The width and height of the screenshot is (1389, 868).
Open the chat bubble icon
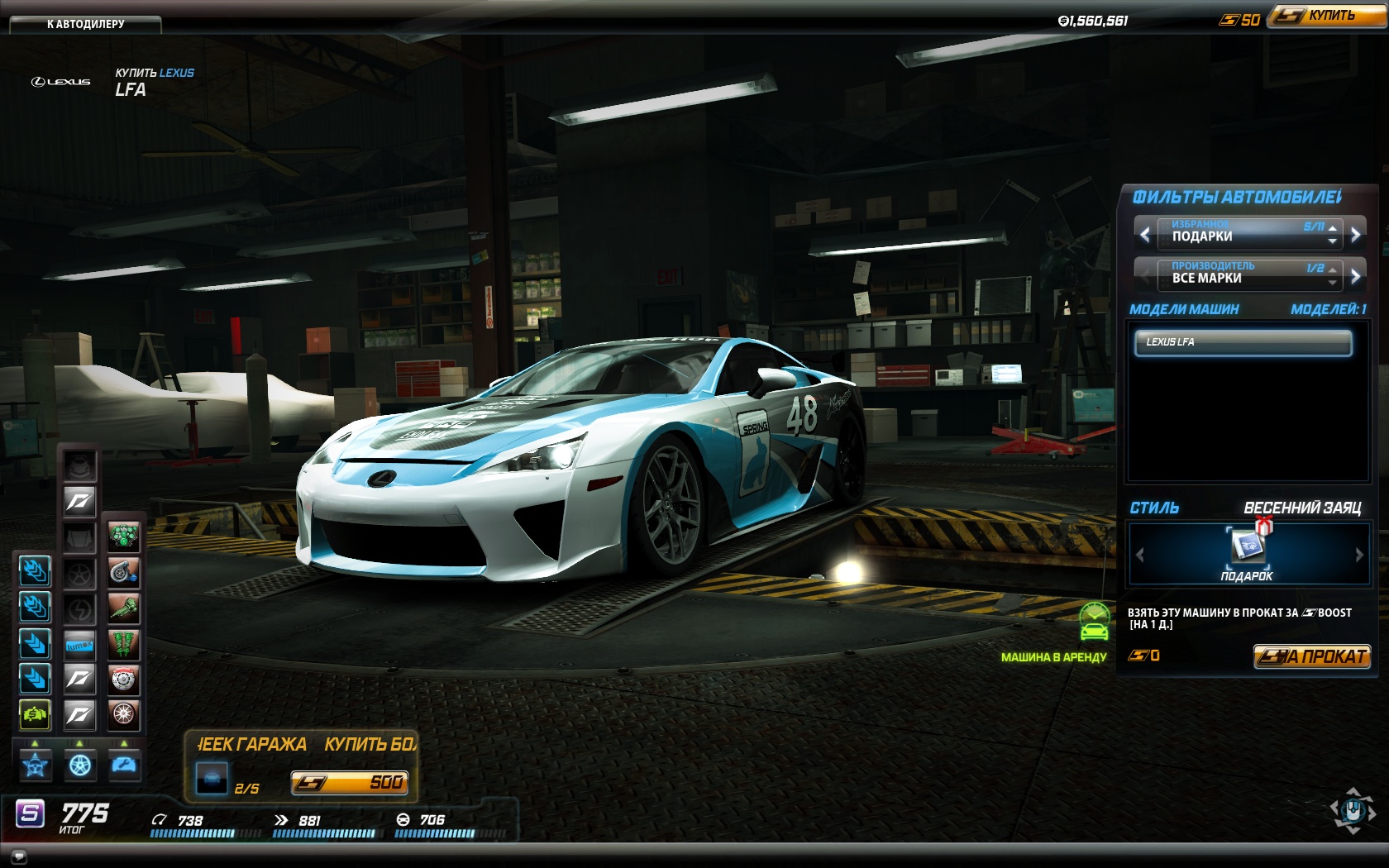pos(19,856)
